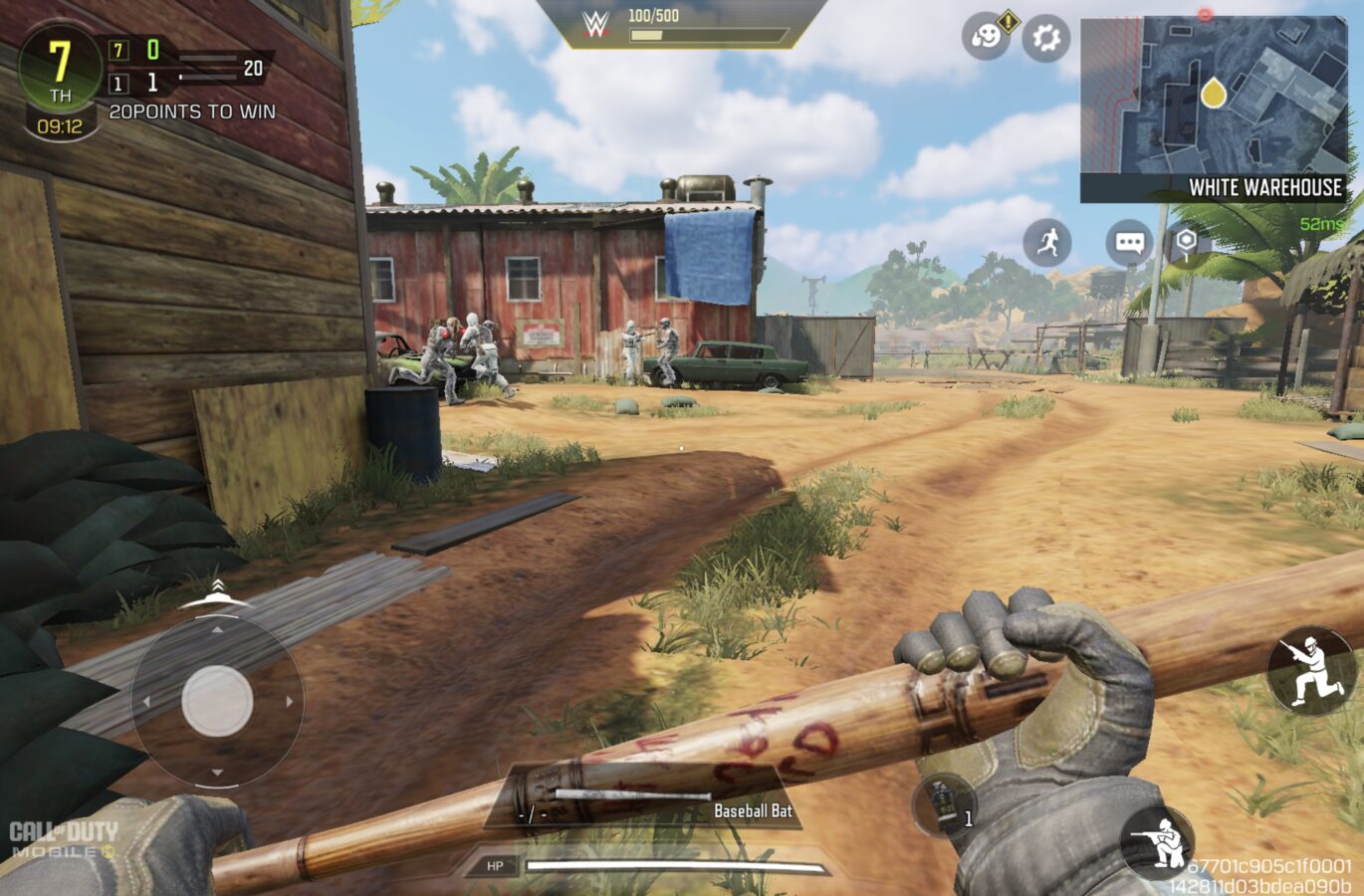Tap the center of the movement joystick
Image resolution: width=1364 pixels, height=896 pixels.
click(217, 701)
